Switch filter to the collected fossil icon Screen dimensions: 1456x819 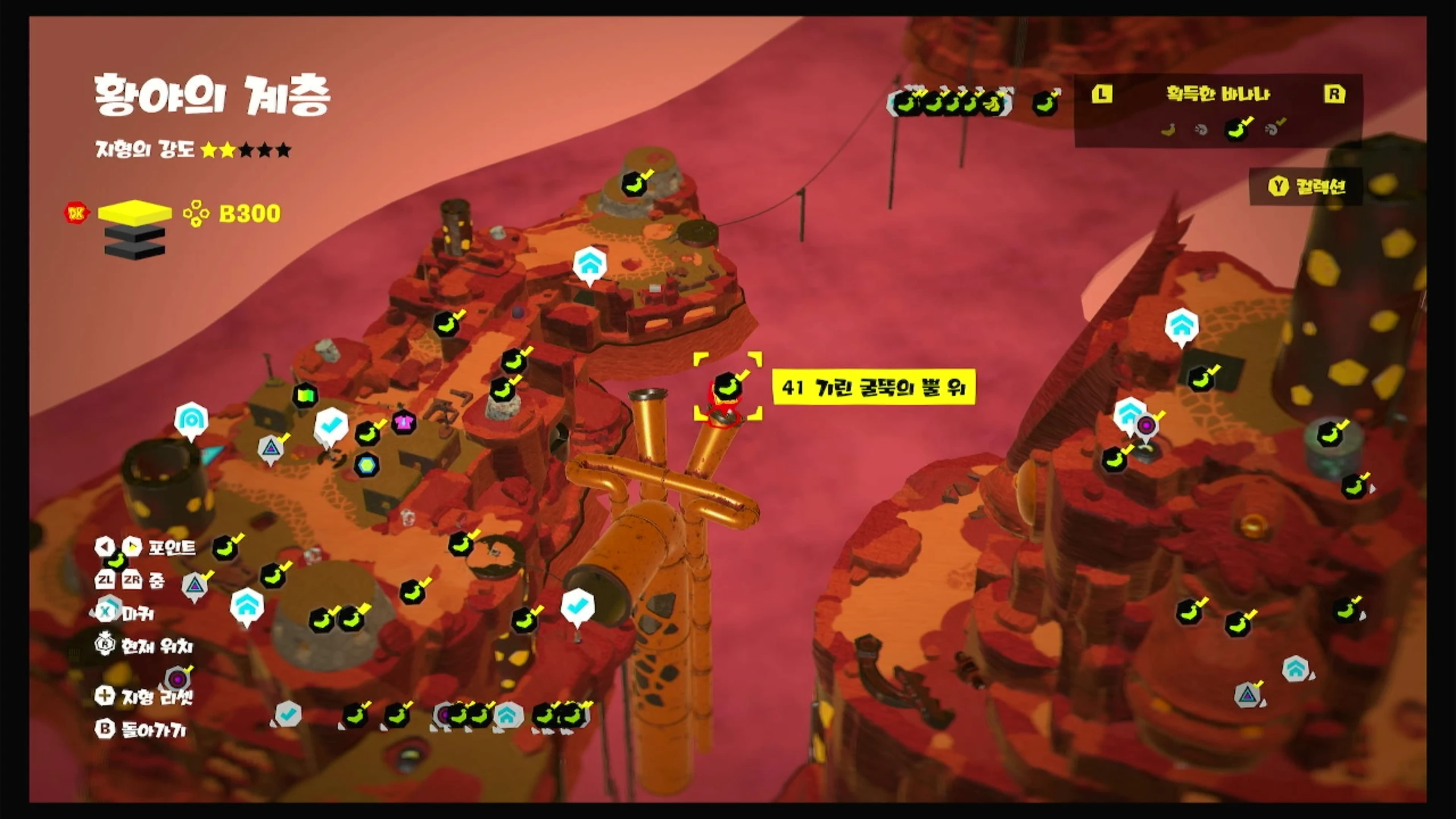click(1274, 130)
